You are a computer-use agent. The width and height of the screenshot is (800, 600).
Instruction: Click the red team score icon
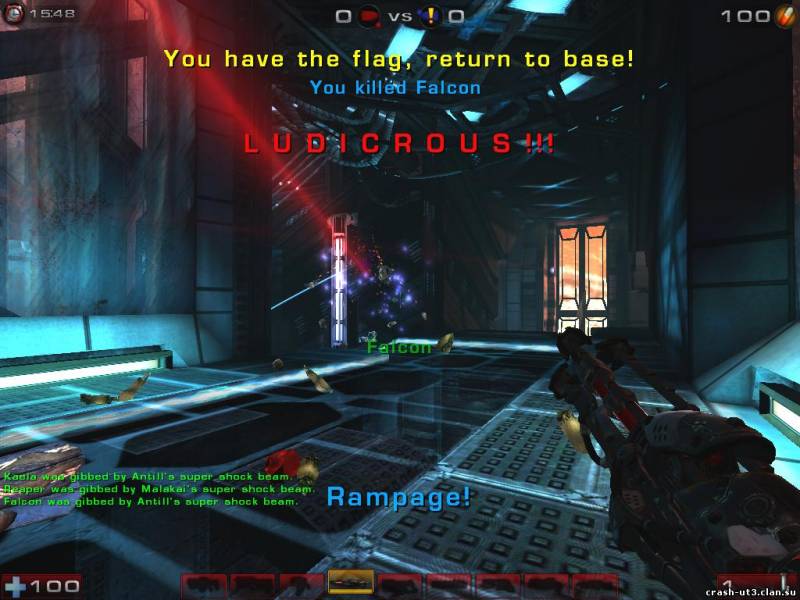tap(371, 16)
